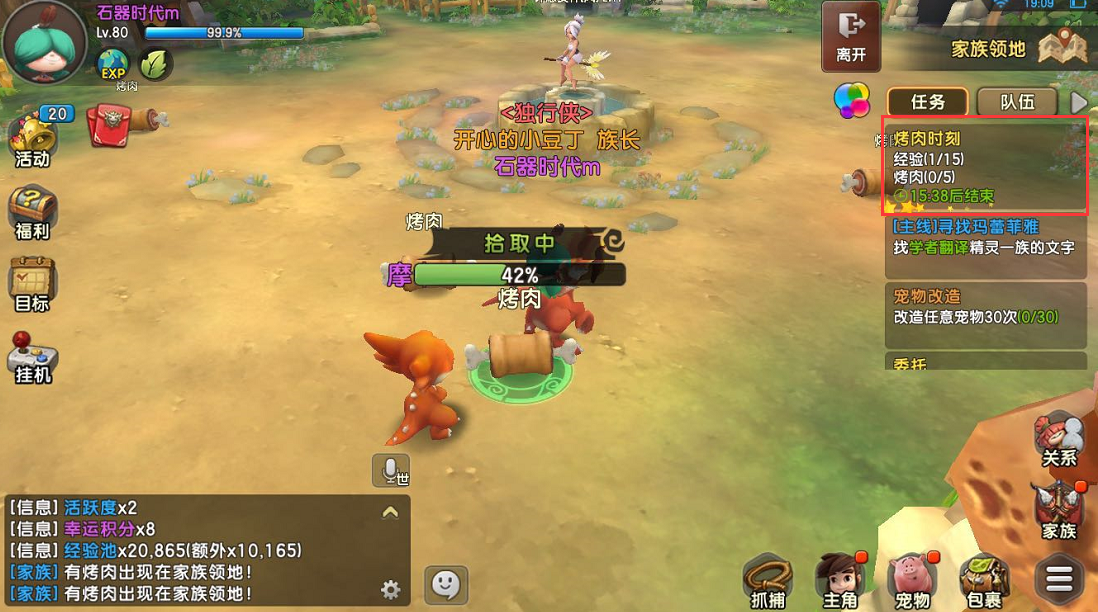Open the 活动 events bell icon
This screenshot has width=1098, height=612.
[x=31, y=139]
